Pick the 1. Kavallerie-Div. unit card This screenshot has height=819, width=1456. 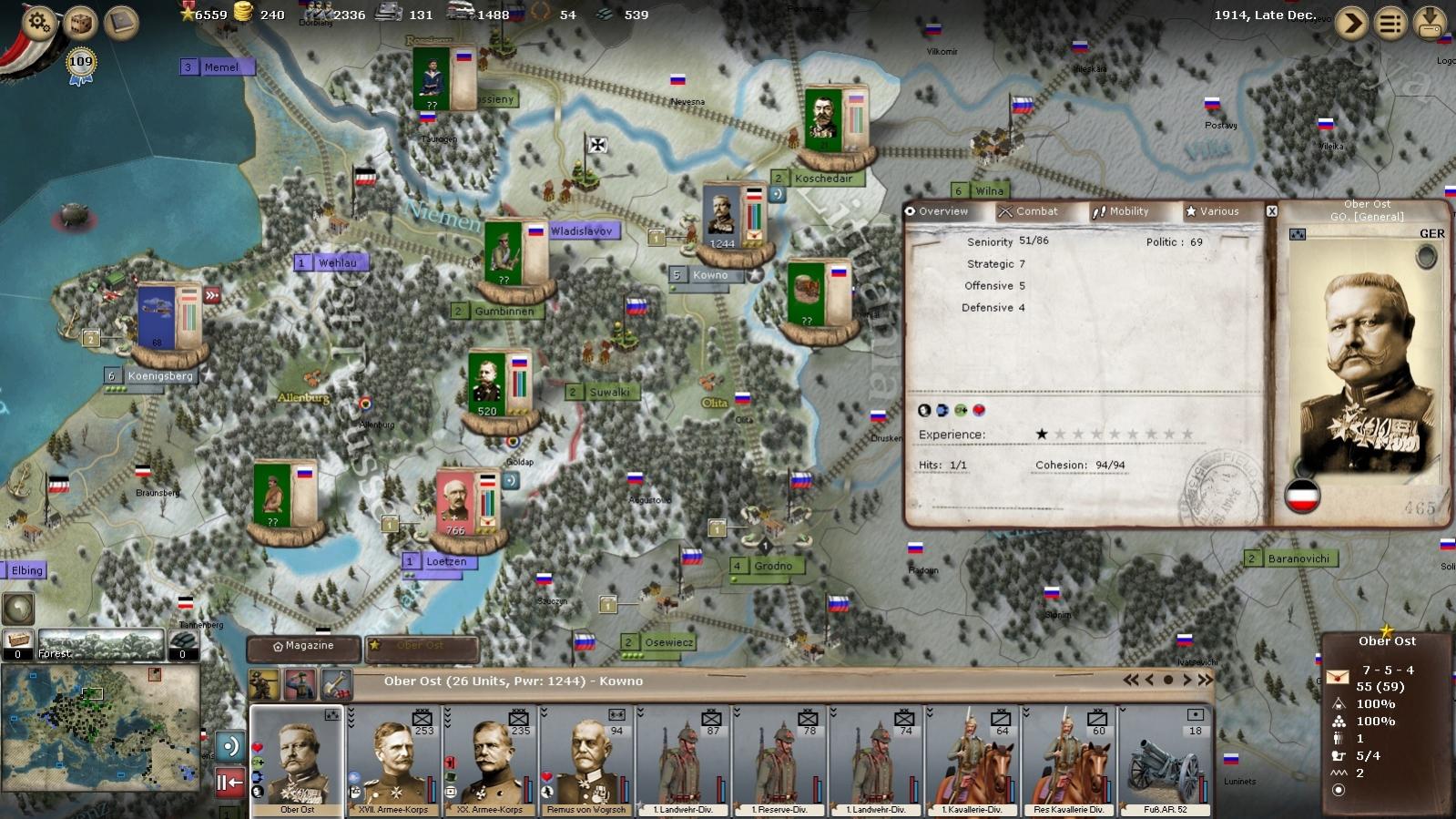coord(972,762)
